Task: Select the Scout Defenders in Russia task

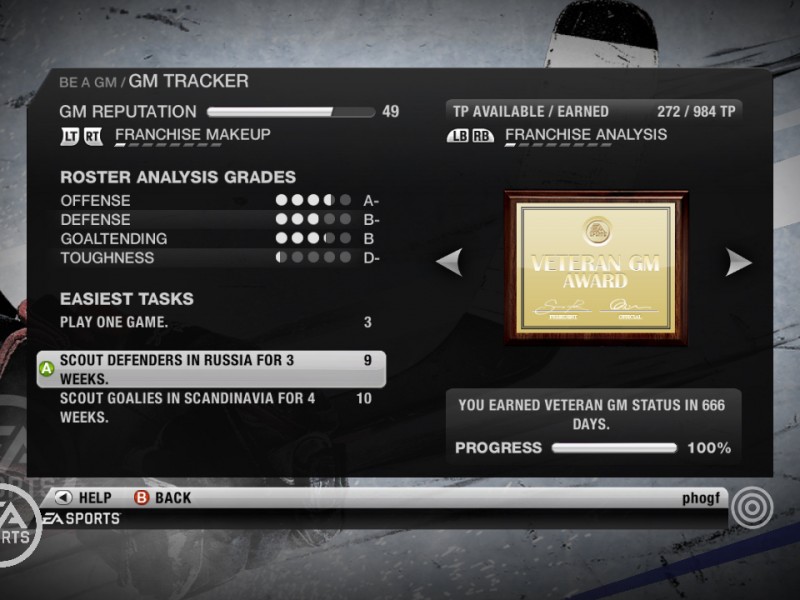Action: (210, 369)
